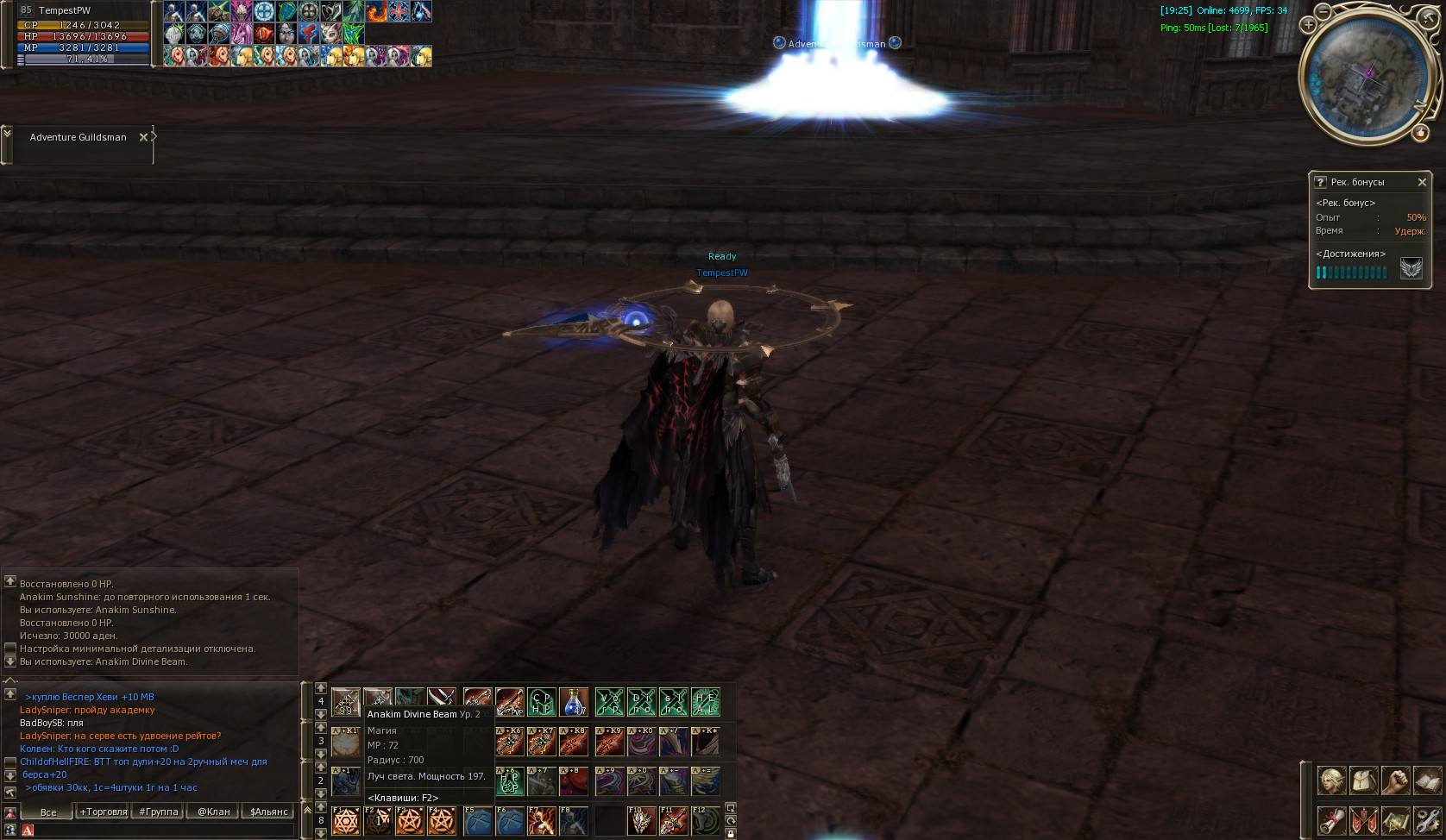Open the inventory bag icon
Viewport: 1446px width, 840px height.
coord(1363,780)
